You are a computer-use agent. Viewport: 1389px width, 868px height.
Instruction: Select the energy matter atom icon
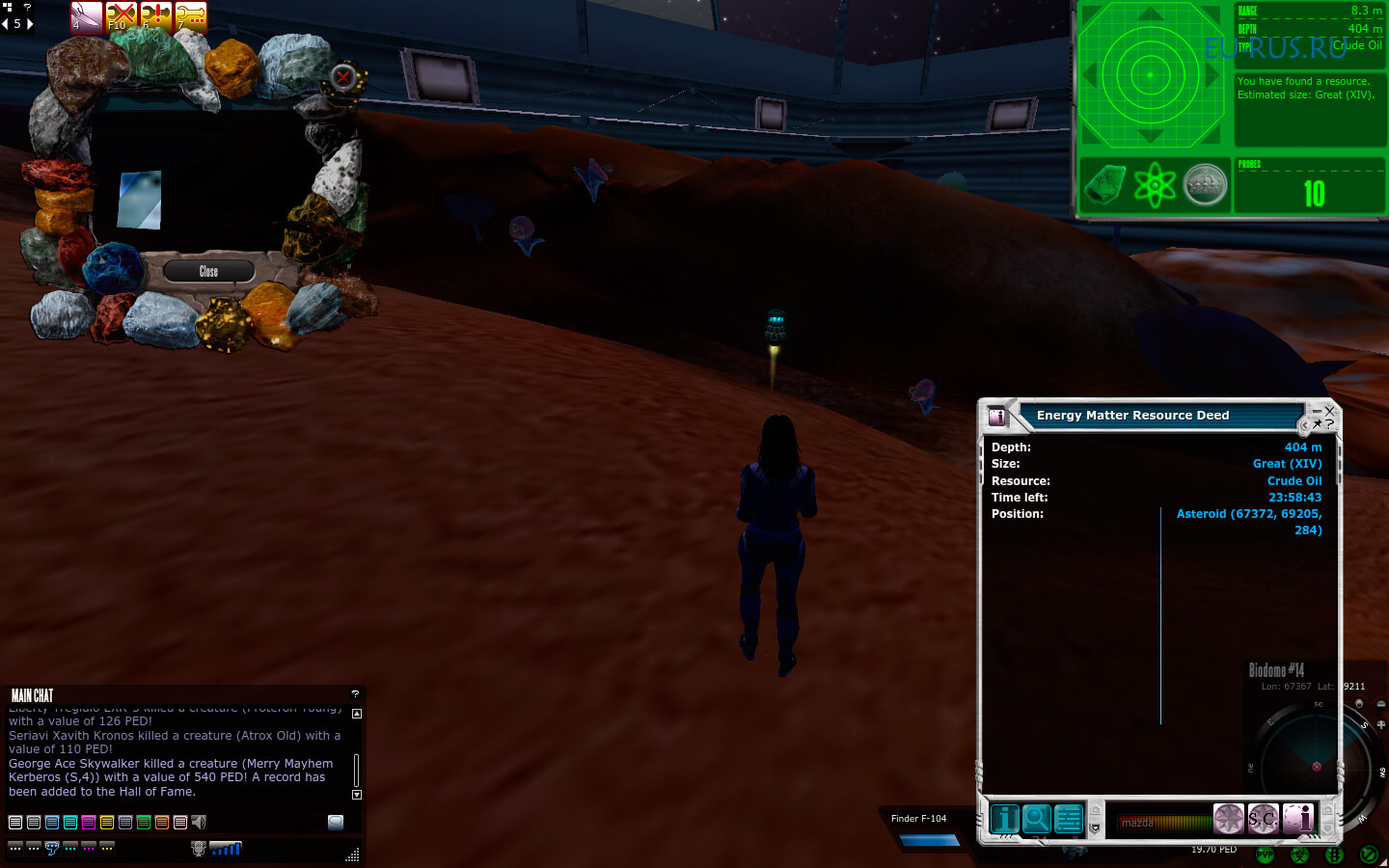coord(1155,183)
